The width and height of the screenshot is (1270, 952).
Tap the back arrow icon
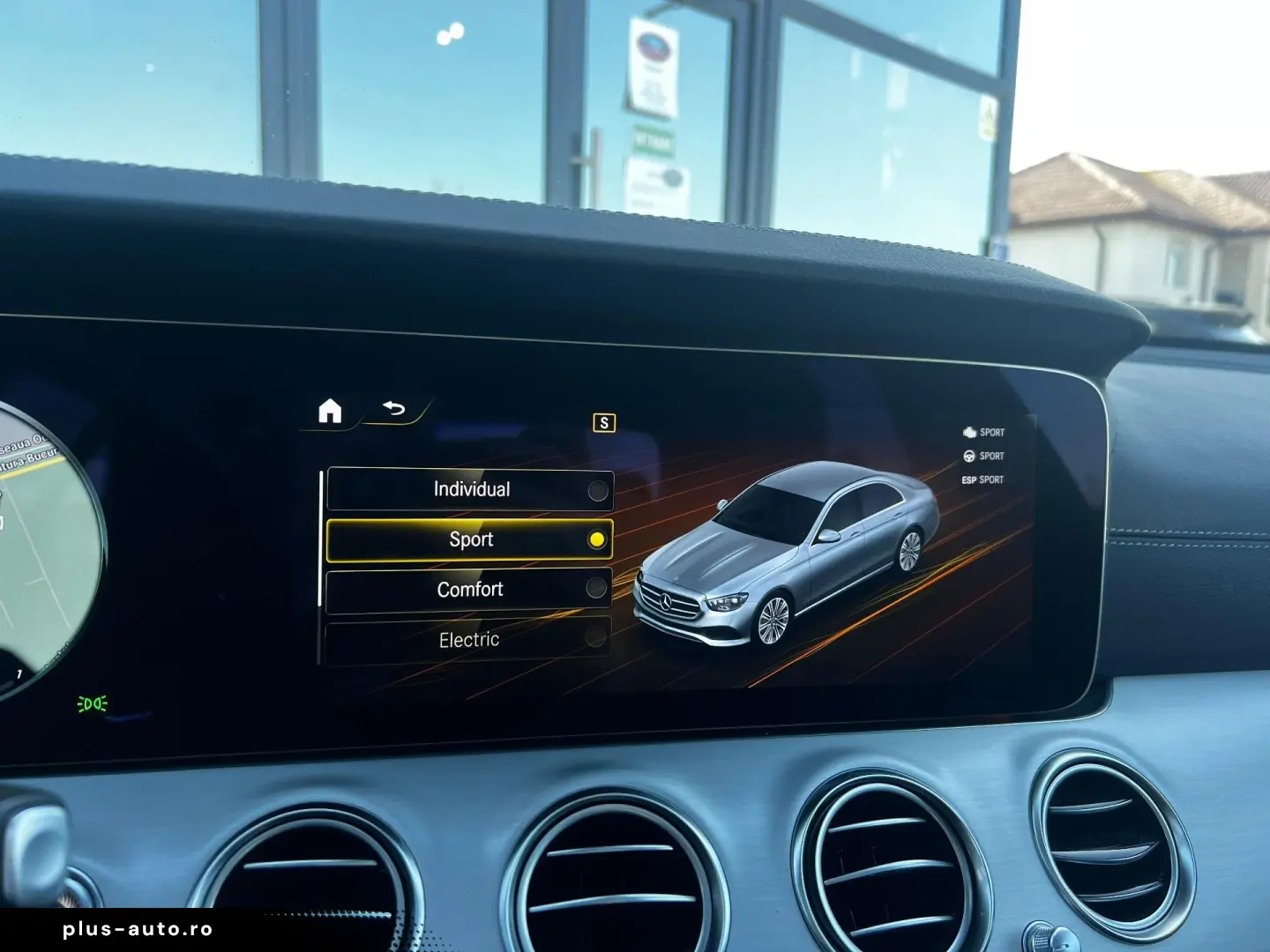(x=392, y=407)
